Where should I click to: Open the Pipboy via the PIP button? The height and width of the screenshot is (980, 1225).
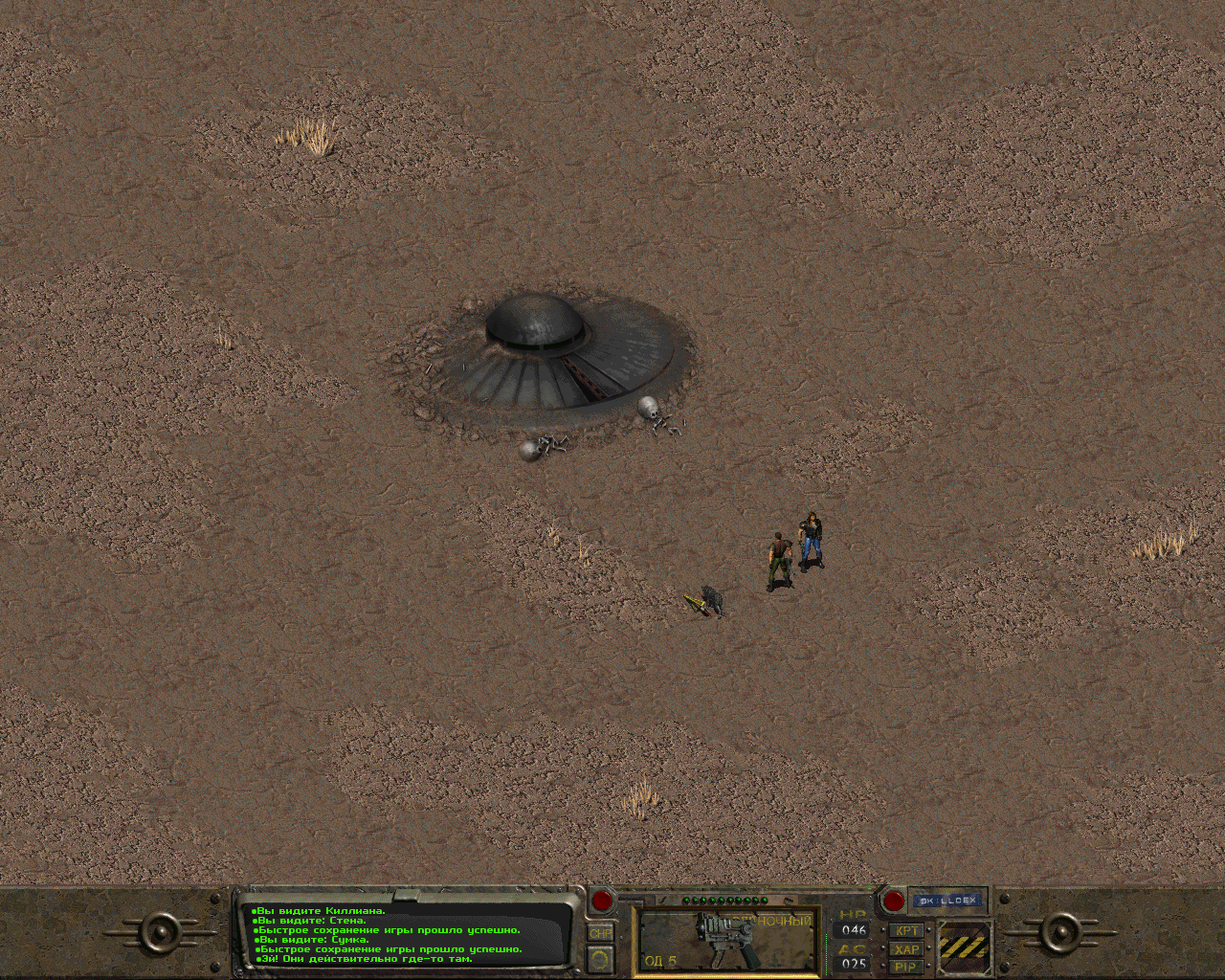click(x=906, y=967)
